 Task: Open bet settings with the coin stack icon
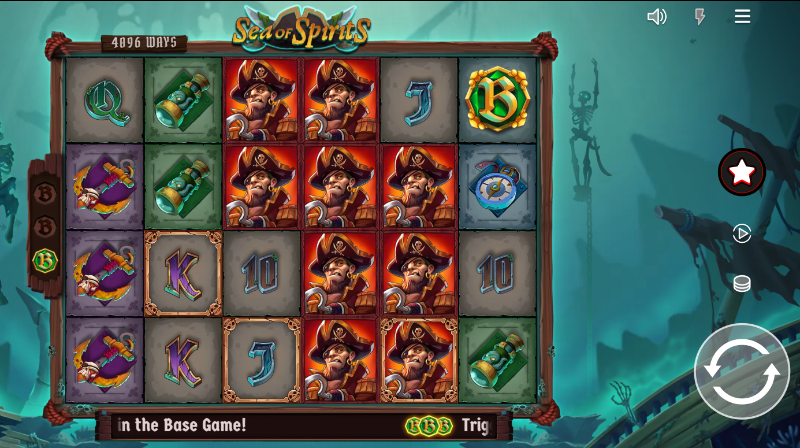(742, 284)
